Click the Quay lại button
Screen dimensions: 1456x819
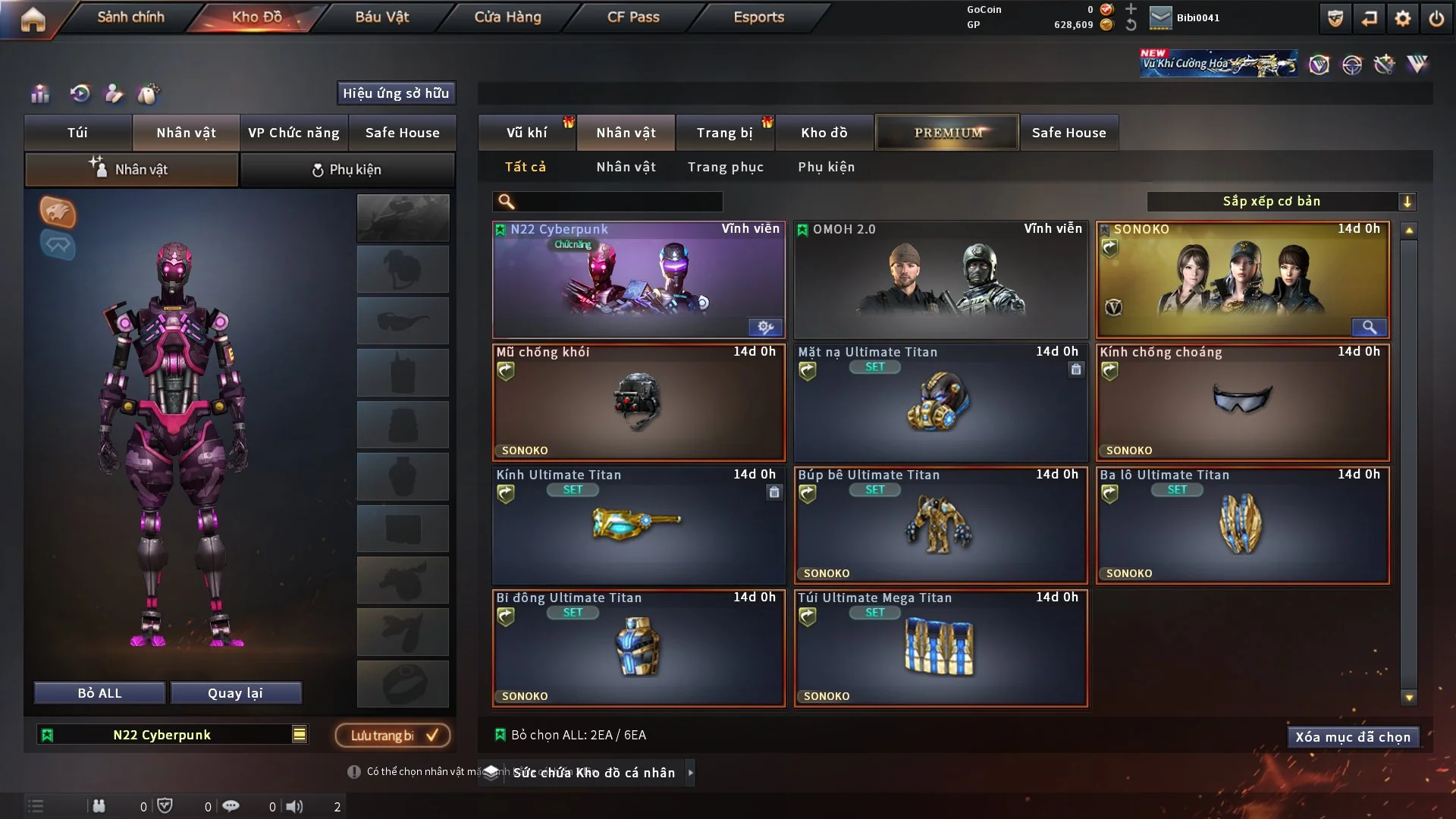235,693
